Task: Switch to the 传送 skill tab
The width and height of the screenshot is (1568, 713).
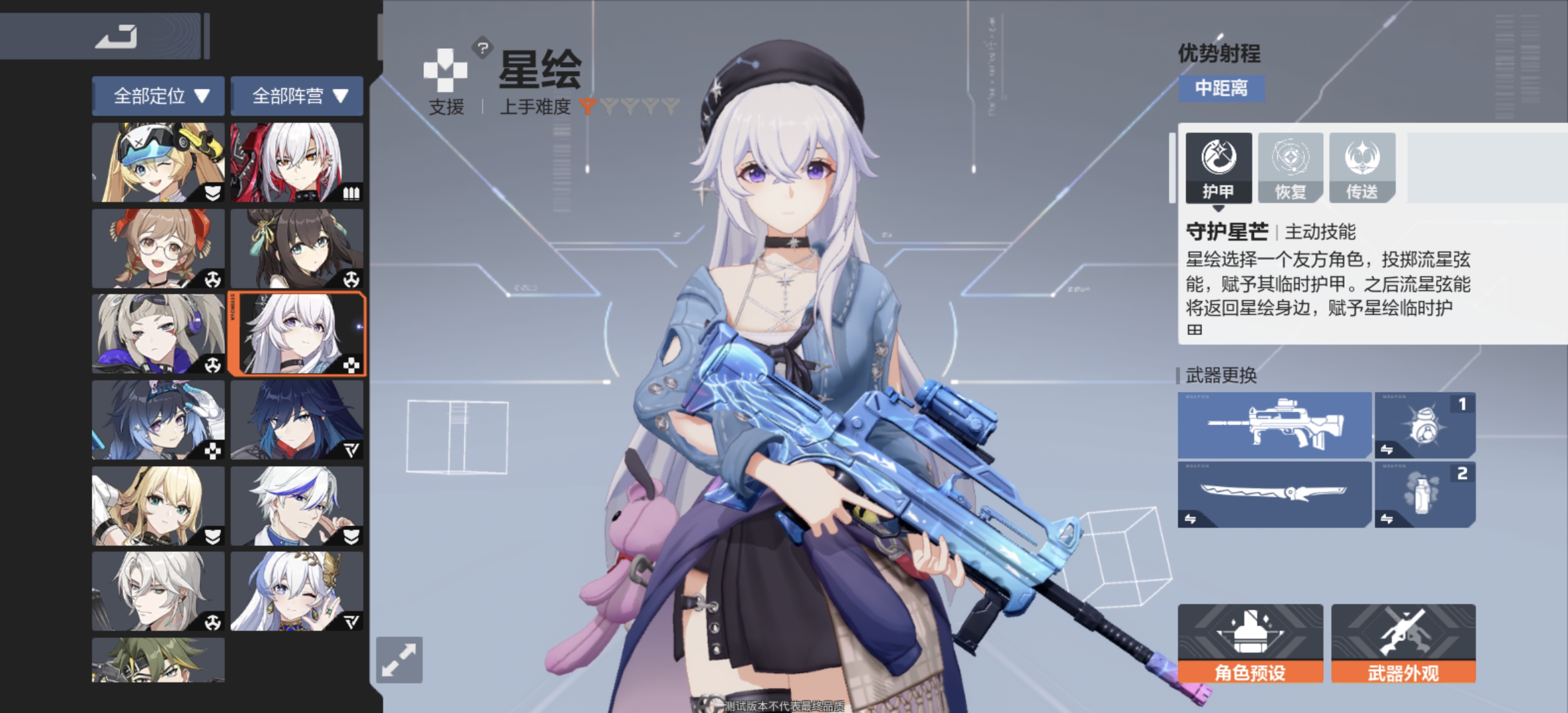Action: click(x=1362, y=168)
